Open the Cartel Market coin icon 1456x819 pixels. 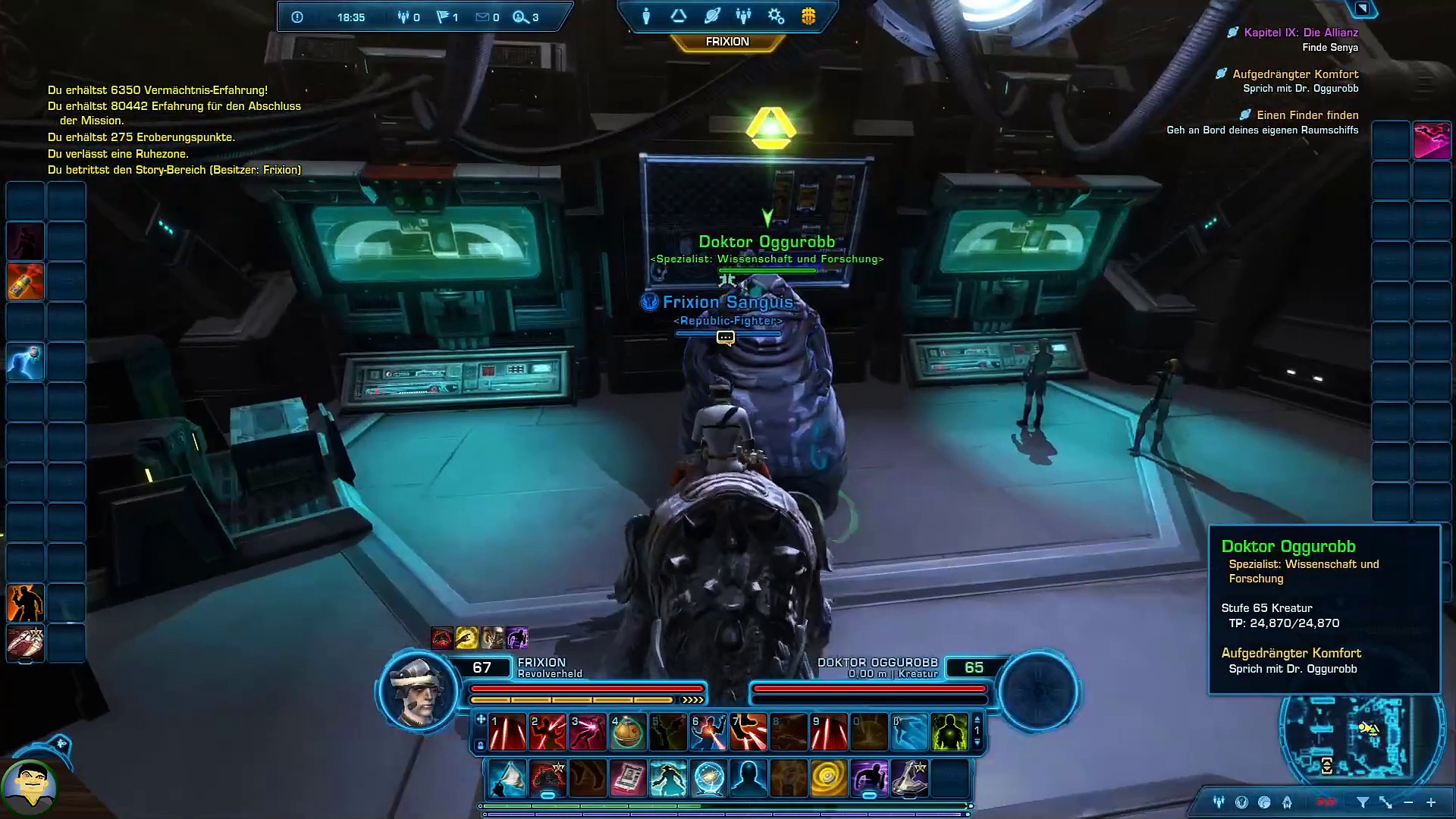(x=808, y=16)
